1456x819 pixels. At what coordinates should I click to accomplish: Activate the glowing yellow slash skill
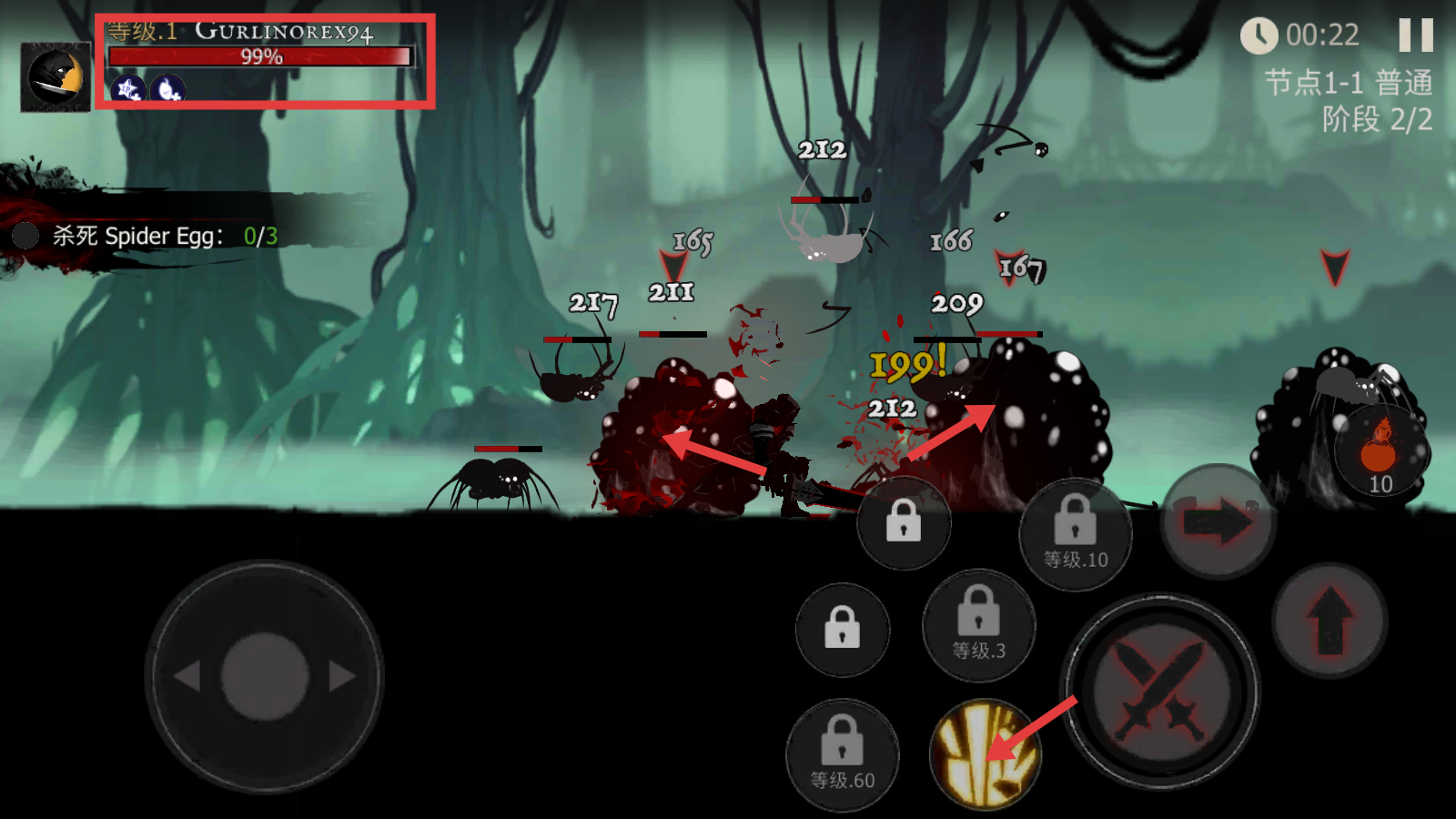tap(985, 753)
